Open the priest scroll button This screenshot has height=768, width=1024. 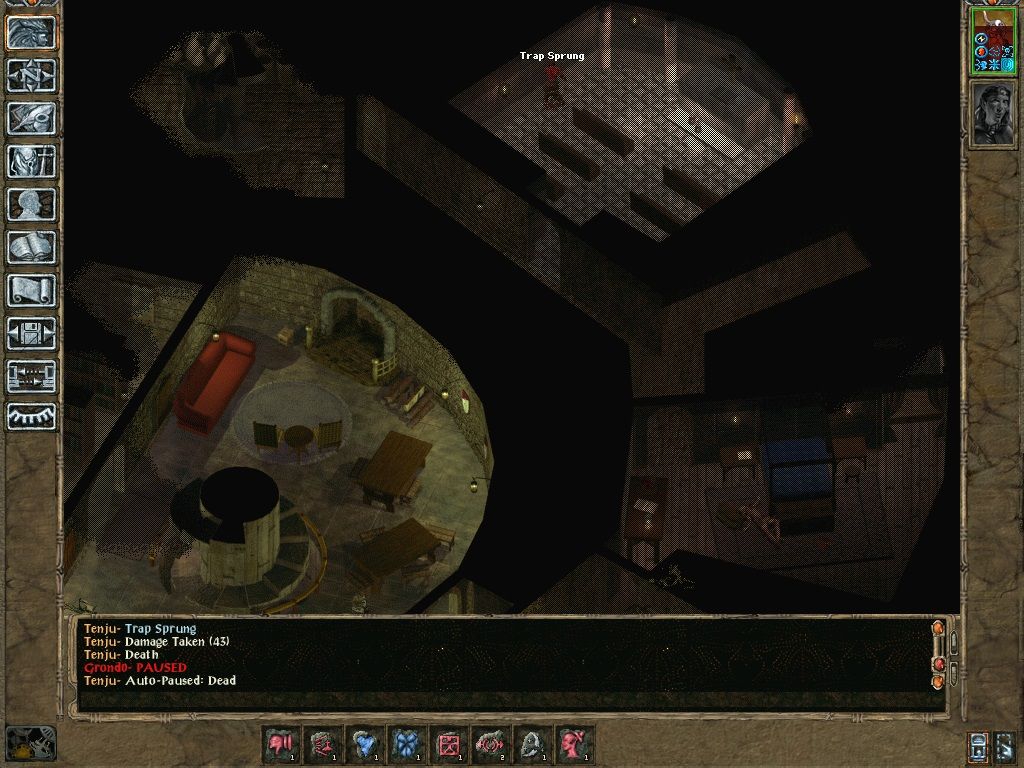click(x=31, y=290)
